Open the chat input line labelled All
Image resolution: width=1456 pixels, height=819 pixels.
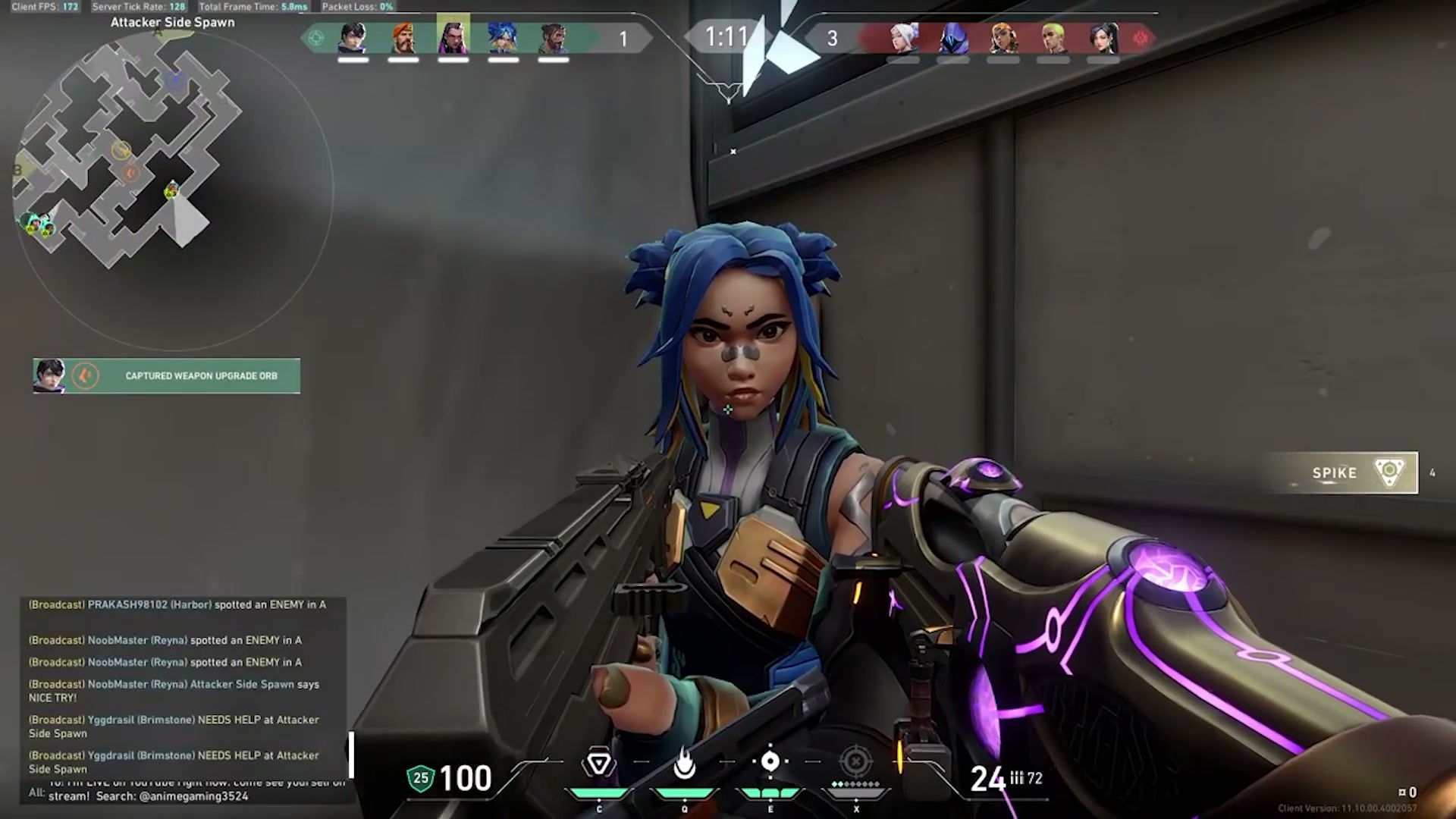[190, 793]
